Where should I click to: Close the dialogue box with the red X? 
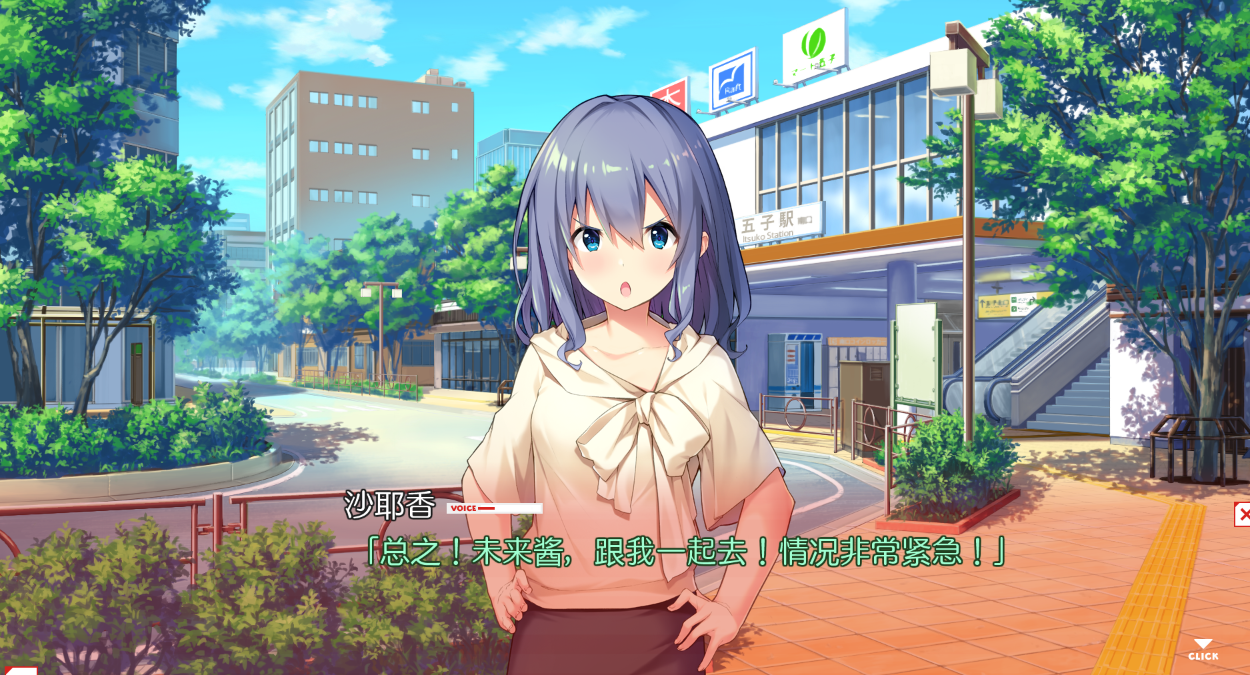tap(1242, 515)
